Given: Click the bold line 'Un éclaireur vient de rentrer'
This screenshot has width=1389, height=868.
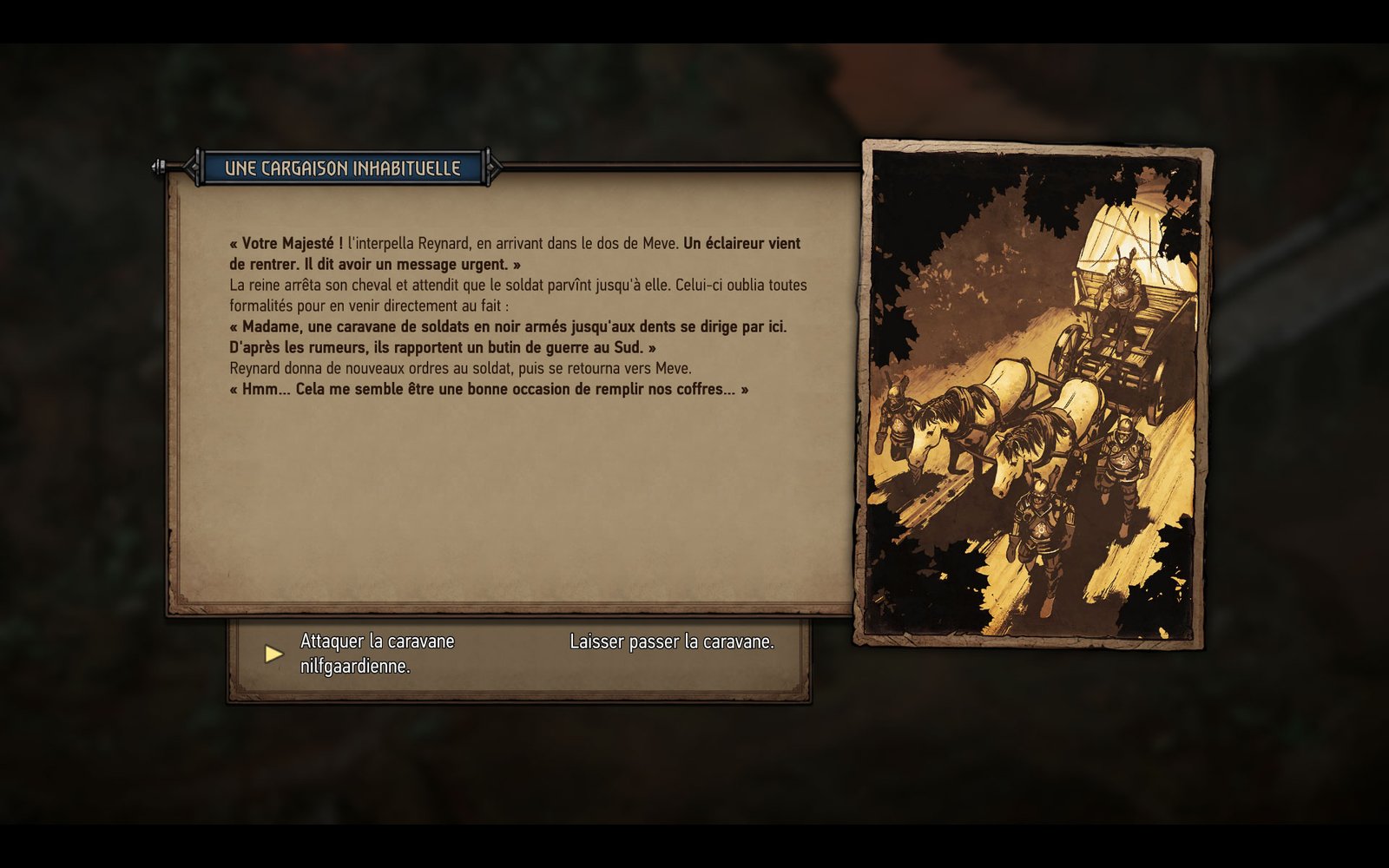Looking at the screenshot, I should coord(742,244).
